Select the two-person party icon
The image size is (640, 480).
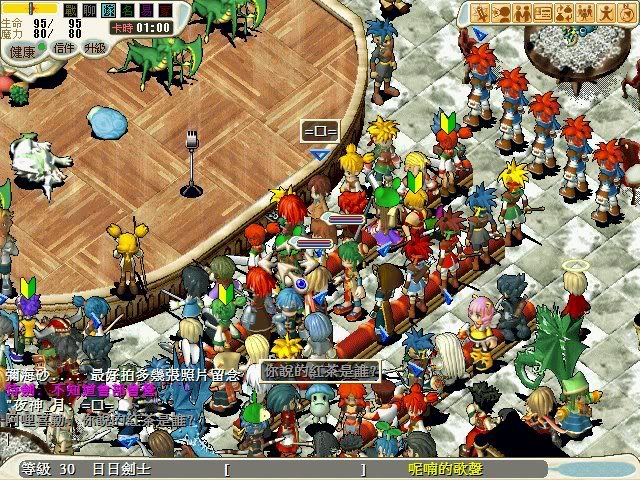(522, 13)
